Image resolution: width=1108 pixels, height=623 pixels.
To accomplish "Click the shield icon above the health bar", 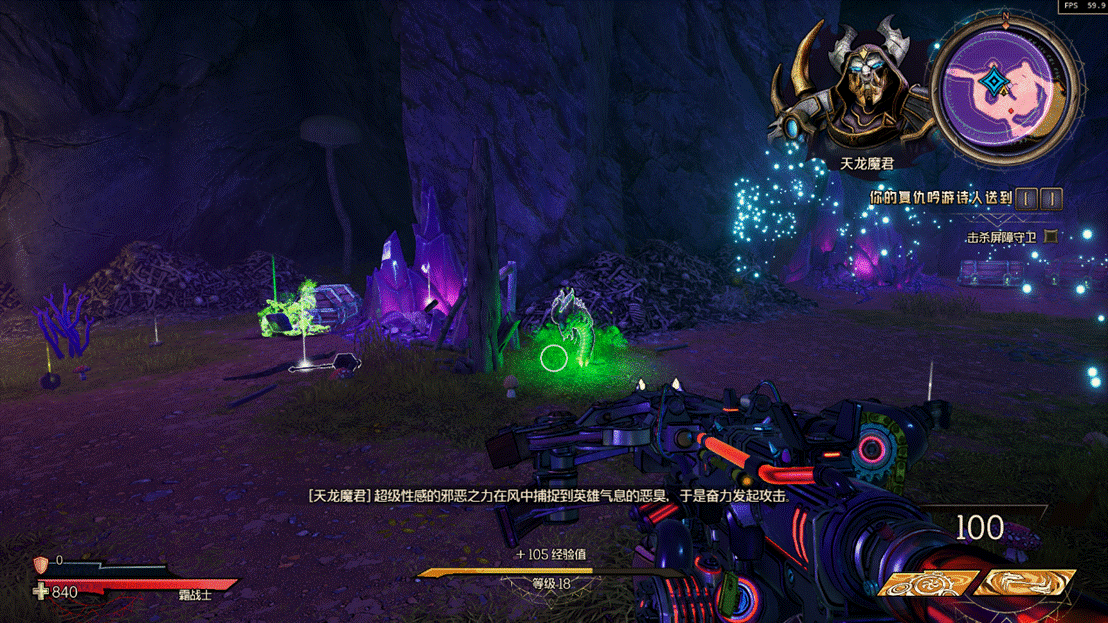I will click(41, 565).
